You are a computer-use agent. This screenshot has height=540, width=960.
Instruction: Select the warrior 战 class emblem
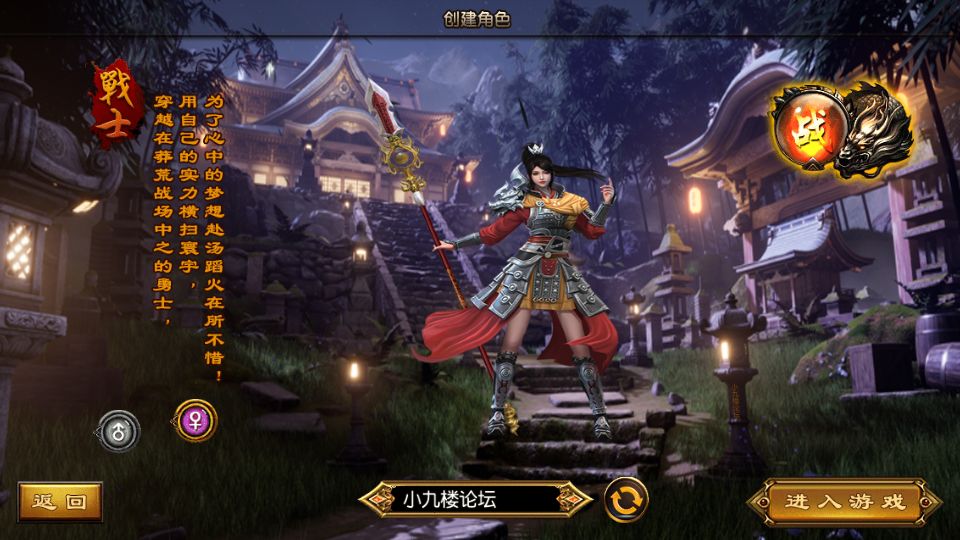tap(806, 131)
